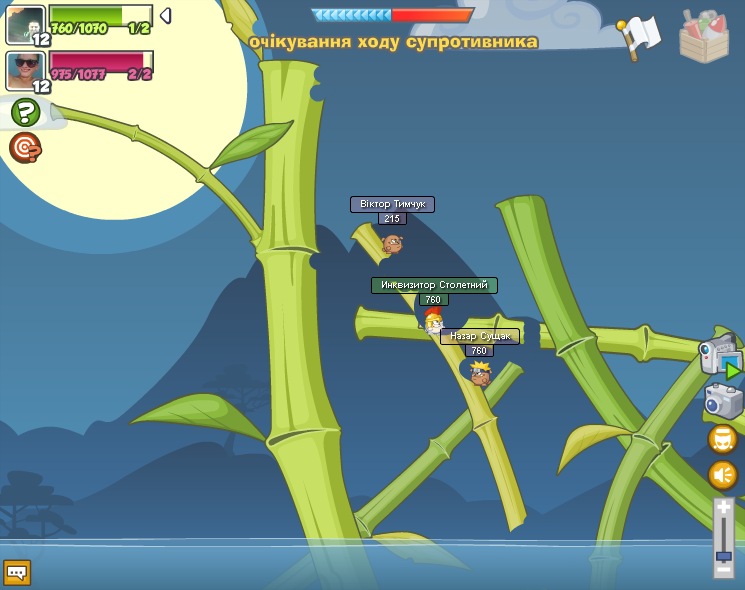Image resolution: width=745 pixels, height=590 pixels.
Task: Click the blue zoom slider handle
Action: tap(724, 556)
